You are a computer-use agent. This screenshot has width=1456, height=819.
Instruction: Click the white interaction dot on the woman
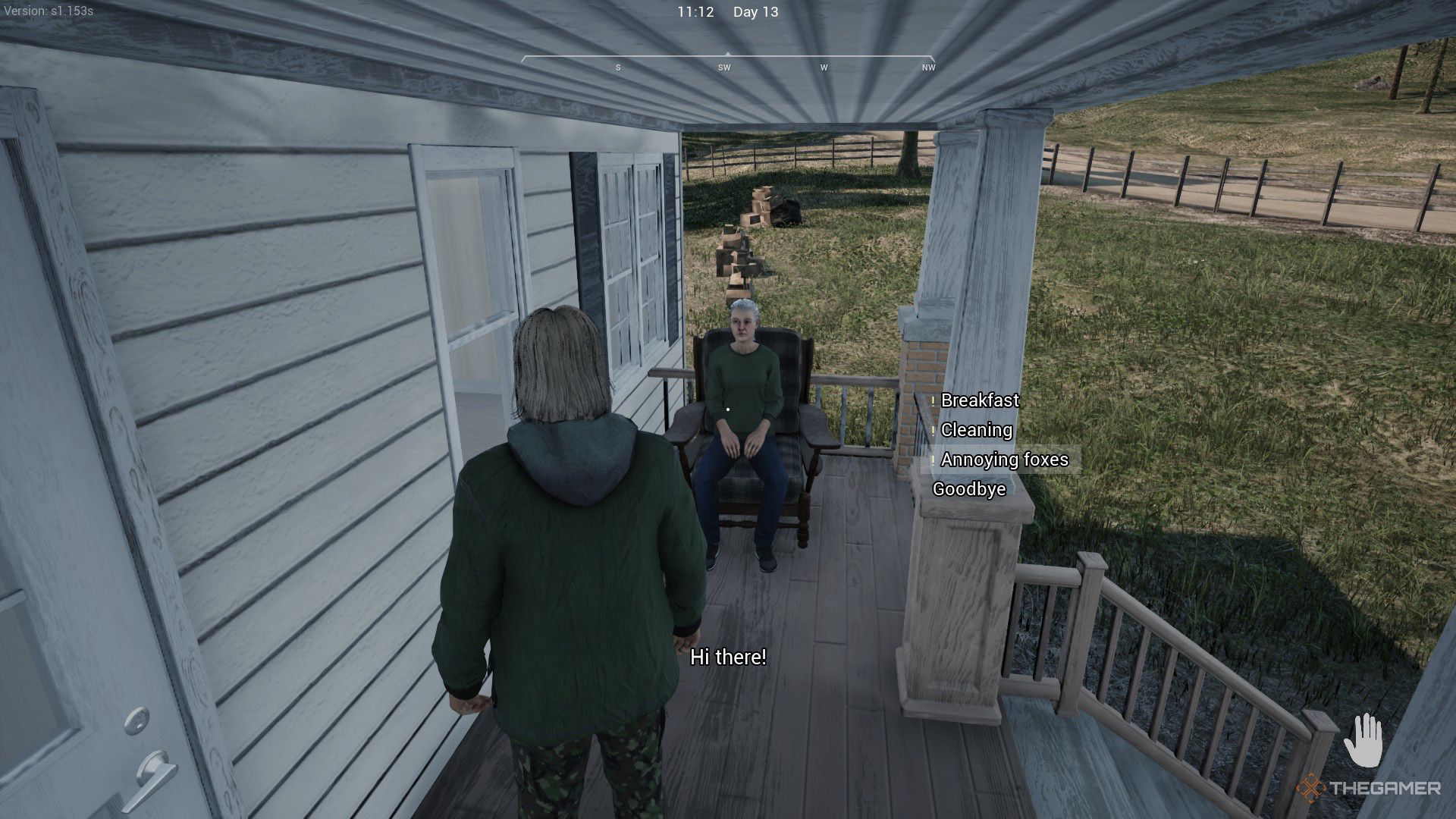pyautogui.click(x=728, y=408)
